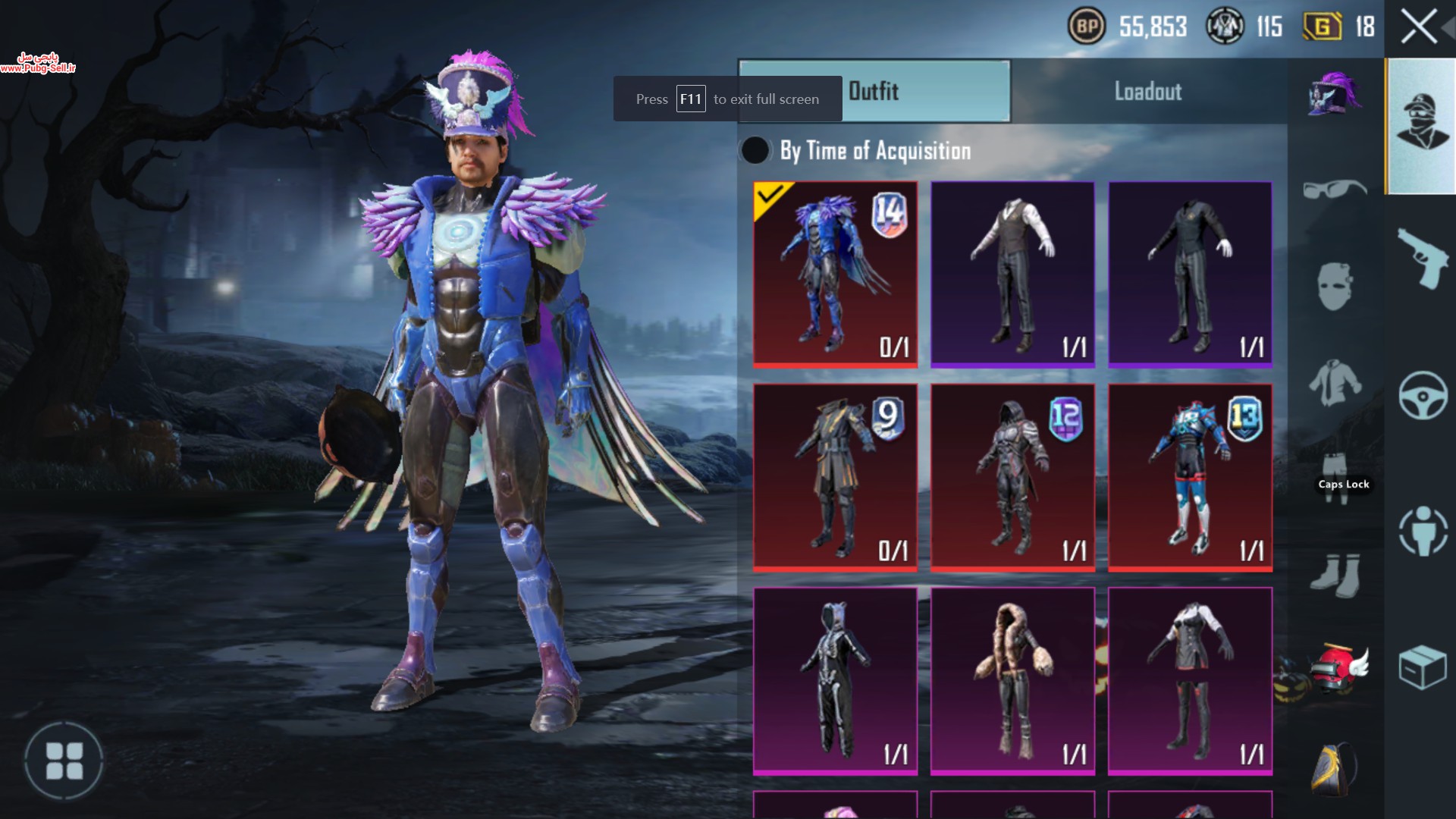Show the face mask item slot
The width and height of the screenshot is (1456, 819).
click(1335, 286)
